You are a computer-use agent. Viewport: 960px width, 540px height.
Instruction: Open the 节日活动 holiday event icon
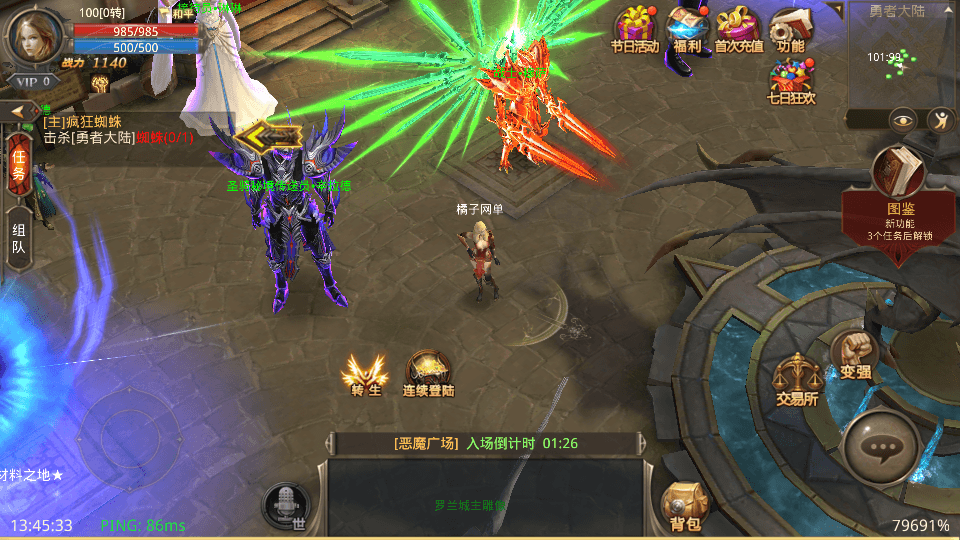tap(635, 29)
